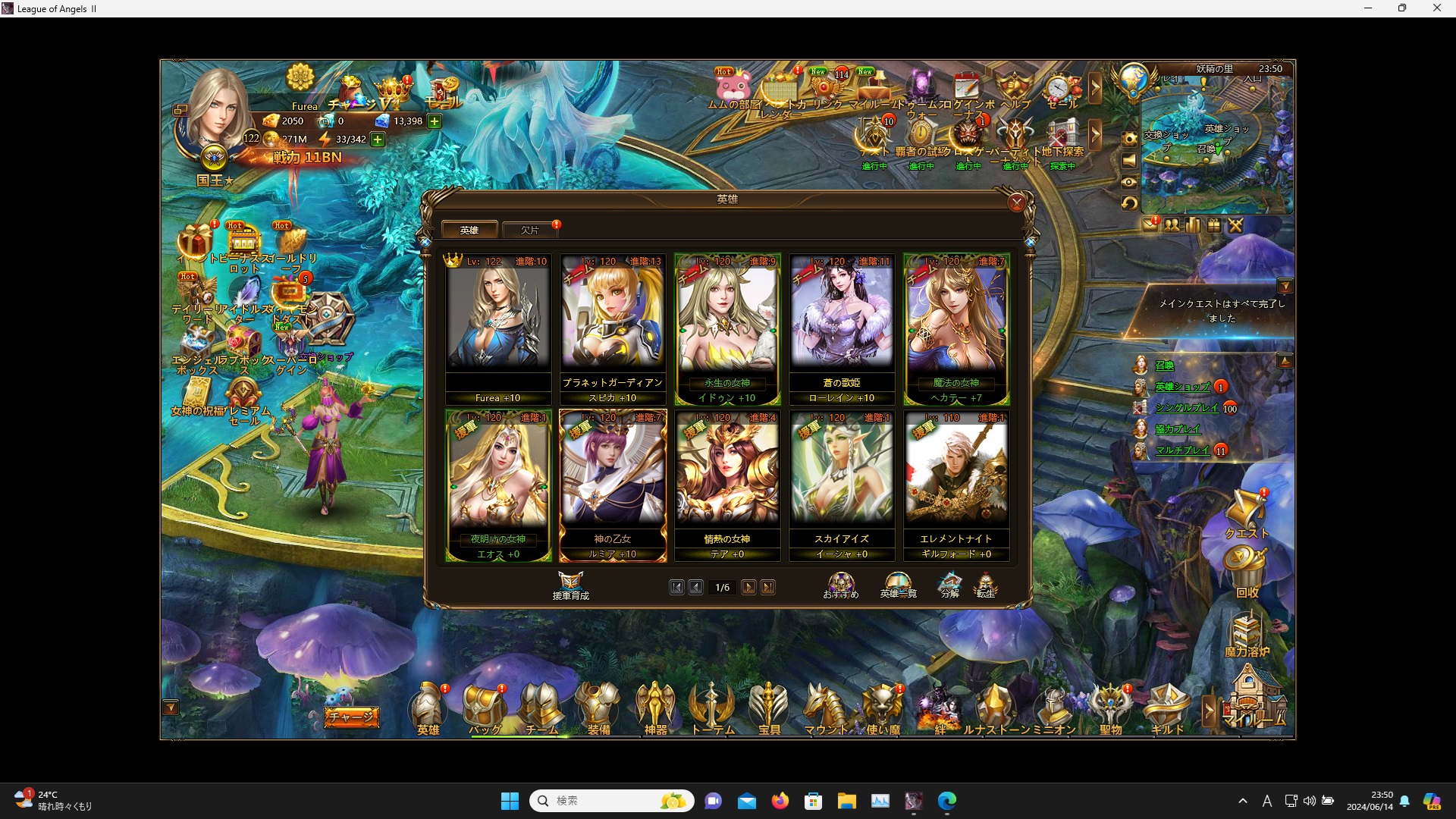1456x819 pixels.
Task: Maximize or restore the game window
Action: (1402, 8)
